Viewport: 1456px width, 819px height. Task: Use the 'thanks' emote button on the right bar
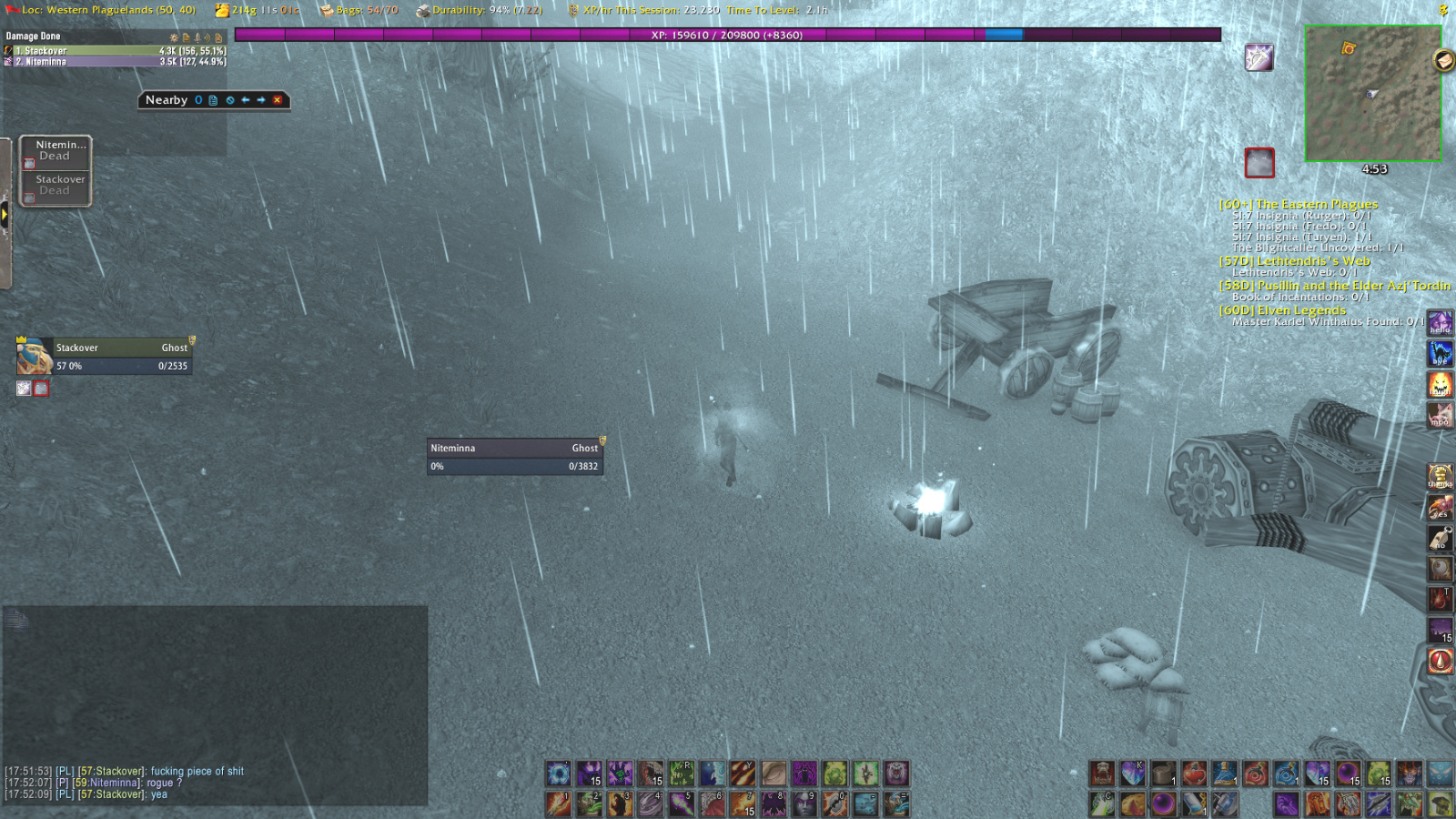coord(1441,476)
